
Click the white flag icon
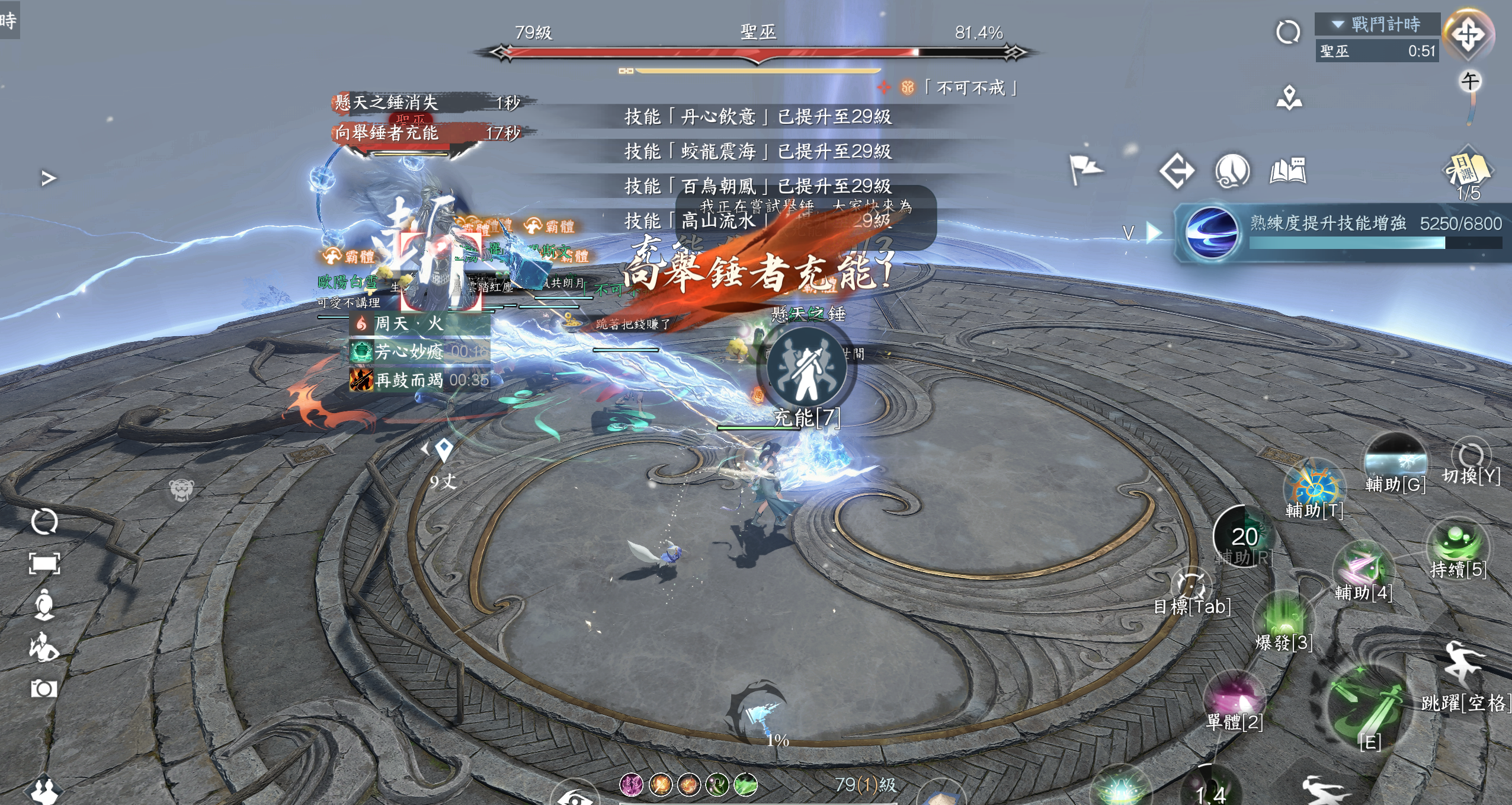1084,170
